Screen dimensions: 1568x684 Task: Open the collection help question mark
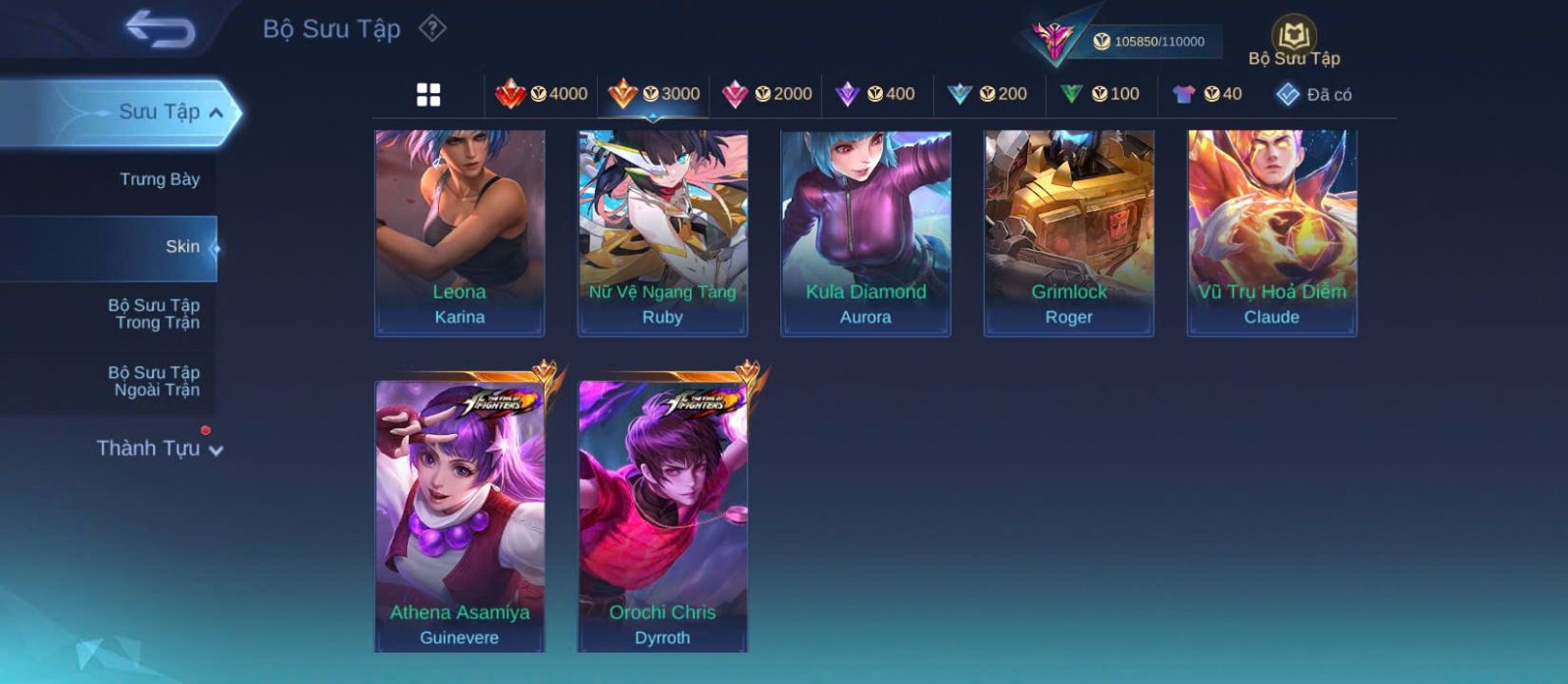[432, 28]
